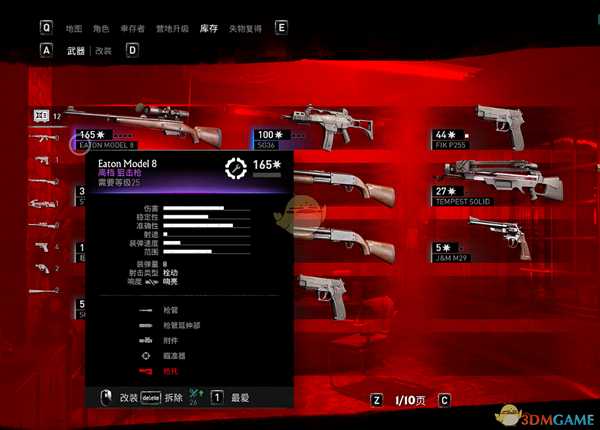Image resolution: width=600 pixels, height=430 pixels.
Task: Open the 幸存者 survivors tab
Action: pos(134,30)
